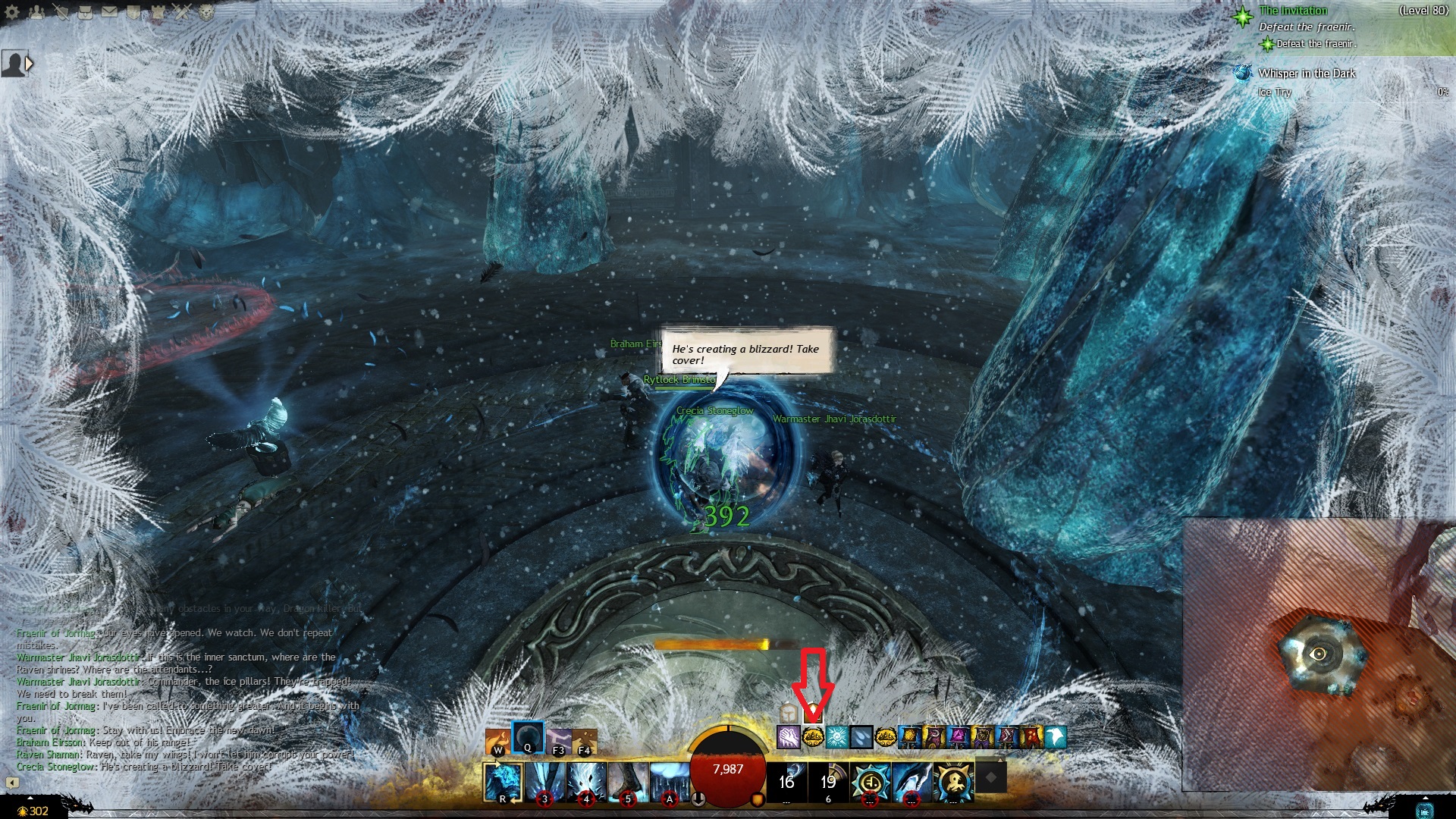
Task: Open the inventory bag icon
Action: (x=86, y=12)
